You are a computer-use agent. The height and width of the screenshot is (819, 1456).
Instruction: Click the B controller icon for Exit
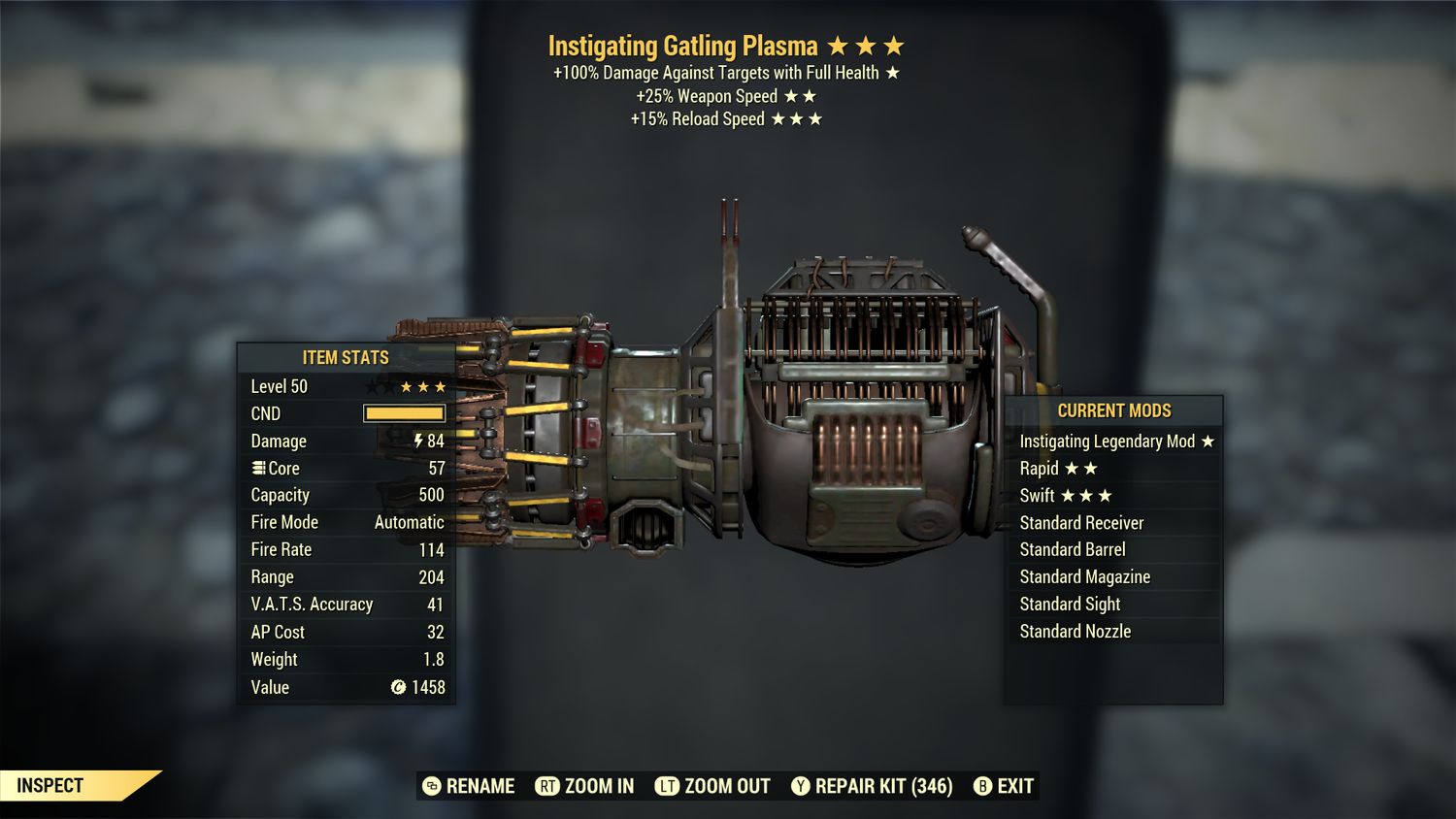click(983, 786)
